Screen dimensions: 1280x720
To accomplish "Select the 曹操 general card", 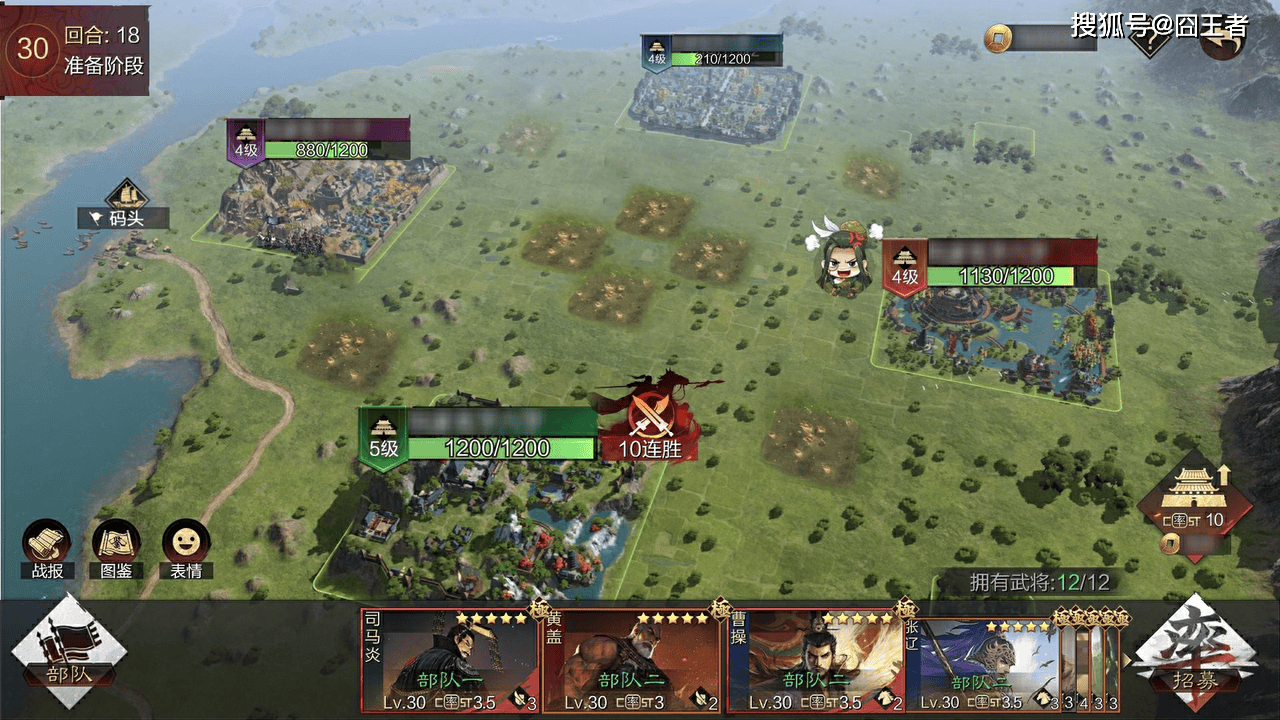I will [816, 661].
